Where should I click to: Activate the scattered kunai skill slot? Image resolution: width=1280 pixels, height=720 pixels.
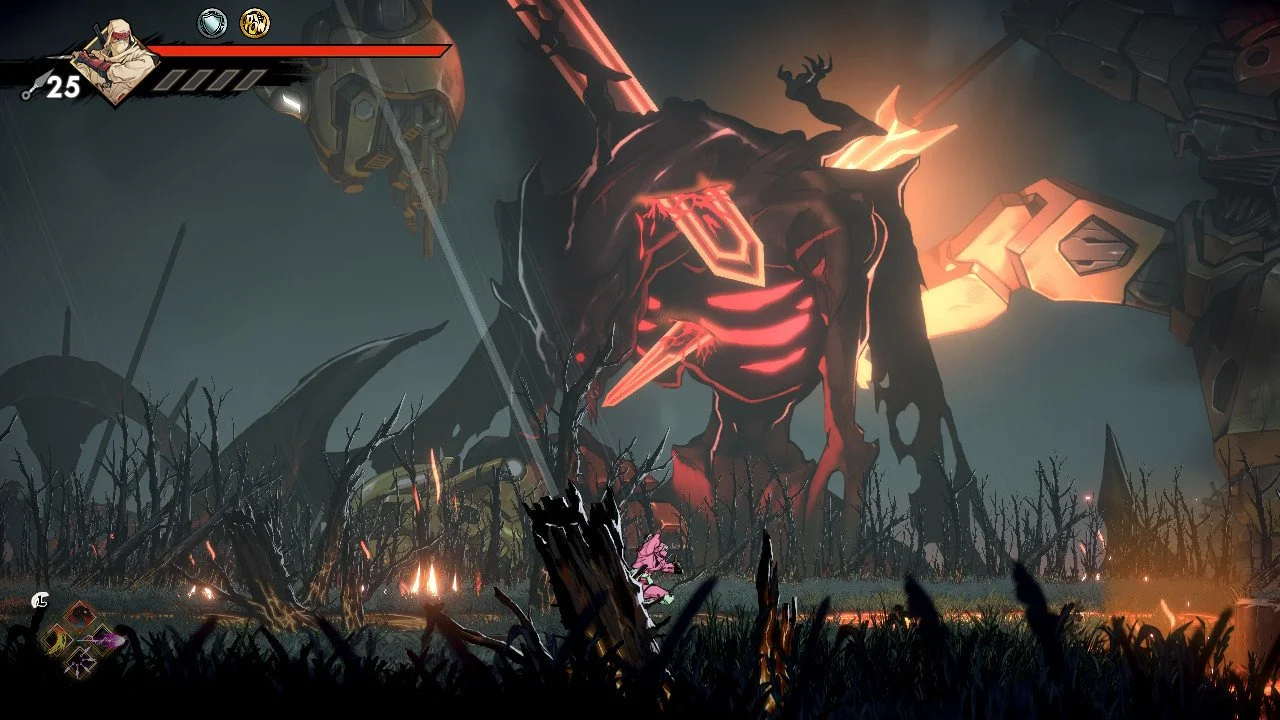coord(82,661)
